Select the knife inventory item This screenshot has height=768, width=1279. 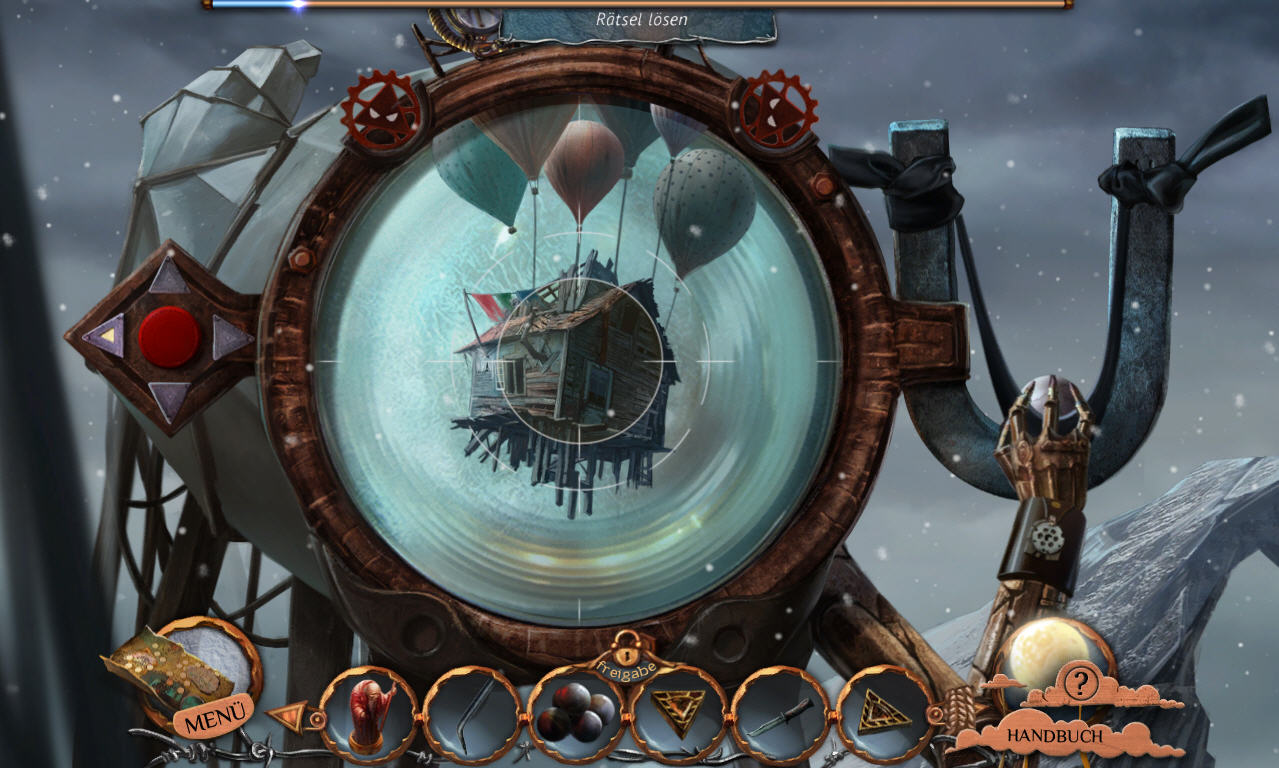tap(781, 715)
